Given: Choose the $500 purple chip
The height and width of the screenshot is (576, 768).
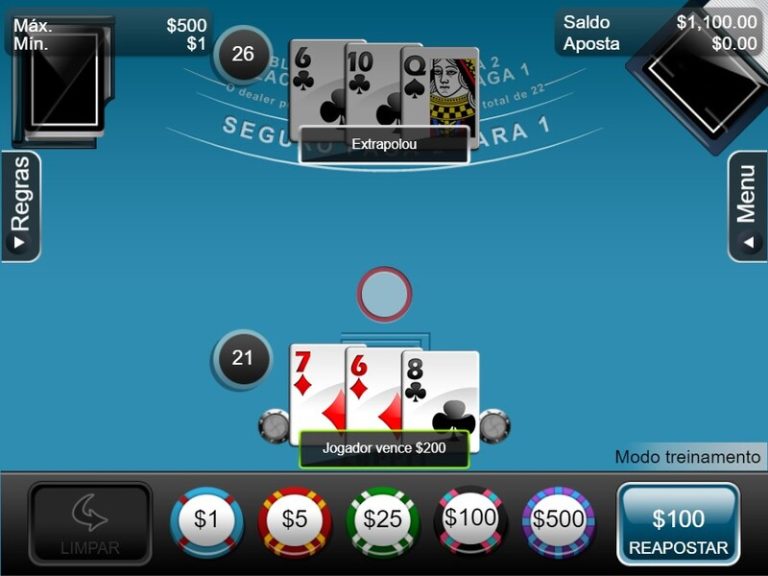Looking at the screenshot, I should pos(559,520).
